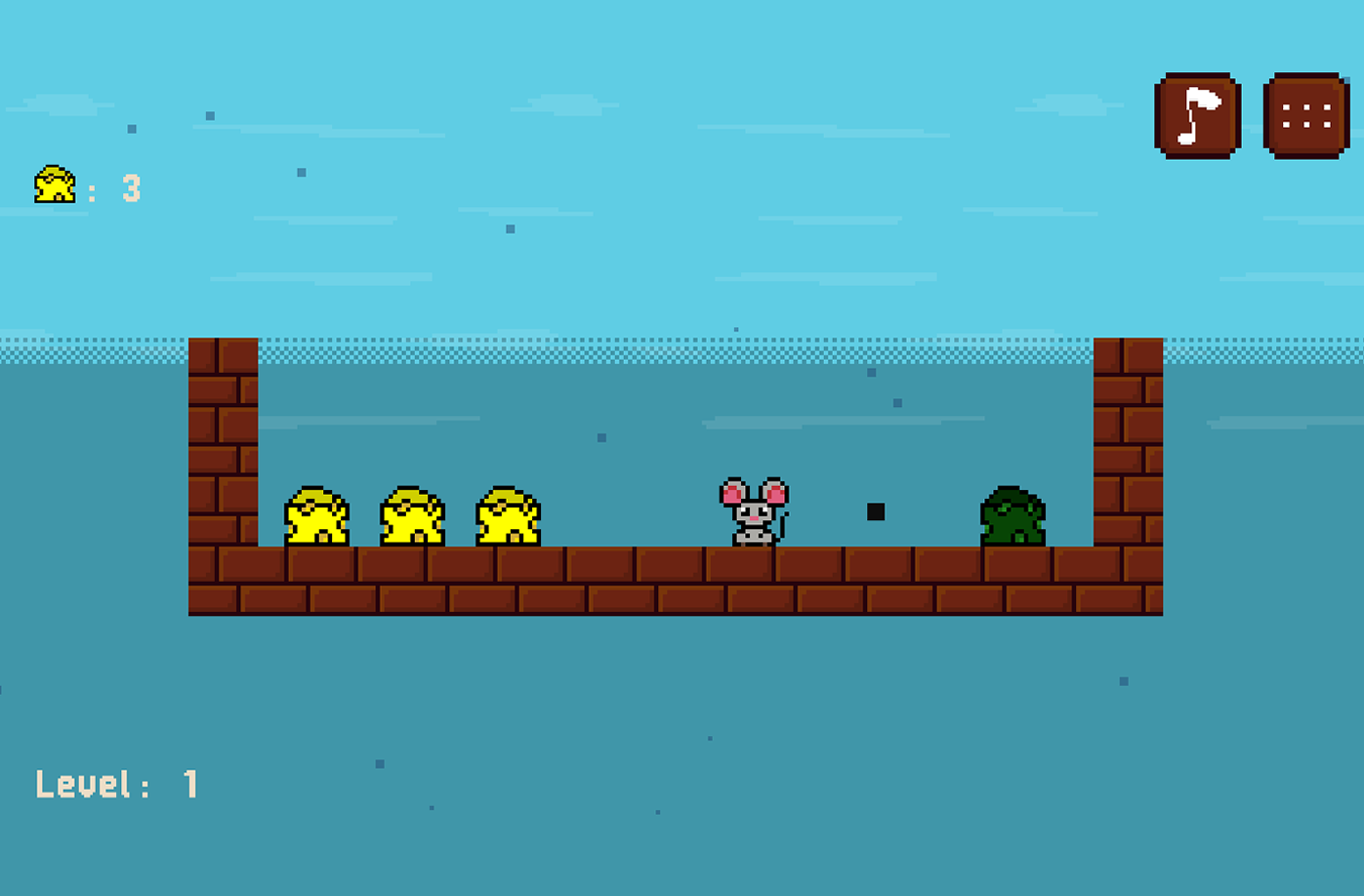Click the leftmost cheese on the platform
Screen dimensions: 1364x896
315,515
